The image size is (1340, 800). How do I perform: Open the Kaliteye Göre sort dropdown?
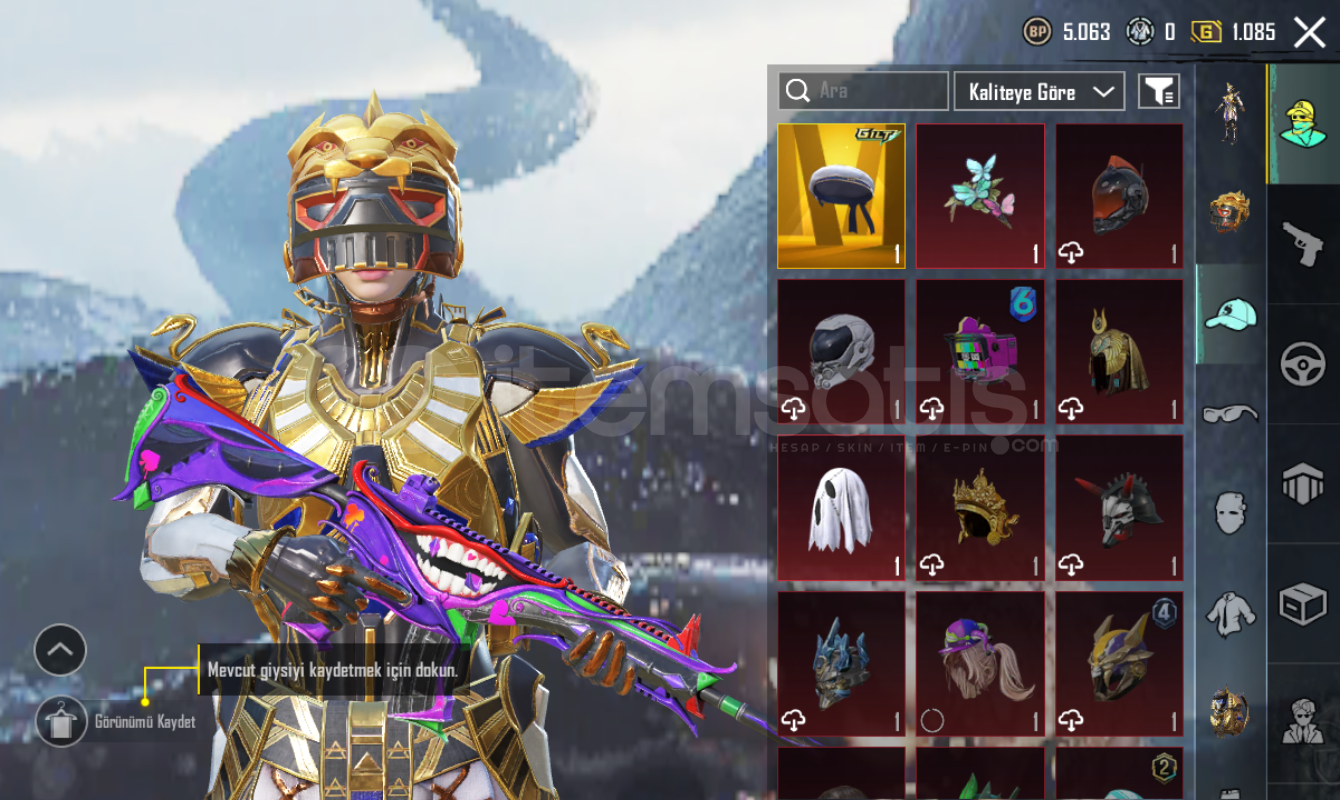(x=1039, y=92)
